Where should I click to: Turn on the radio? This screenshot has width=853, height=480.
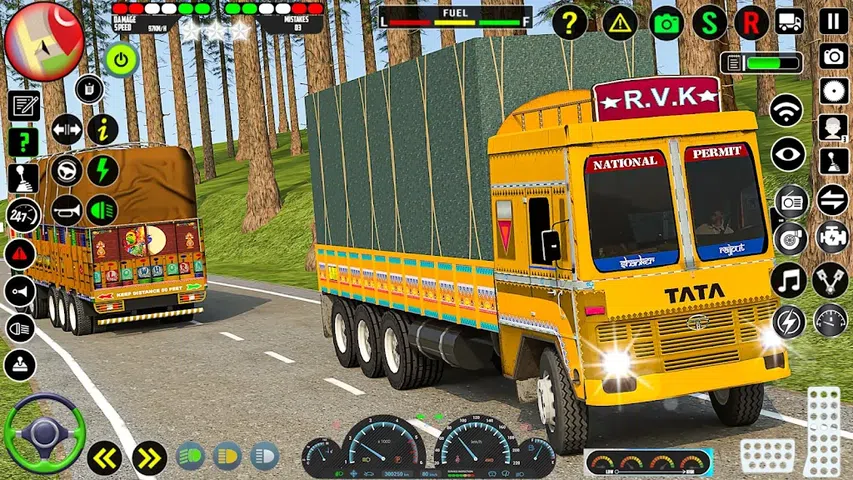coord(790,200)
